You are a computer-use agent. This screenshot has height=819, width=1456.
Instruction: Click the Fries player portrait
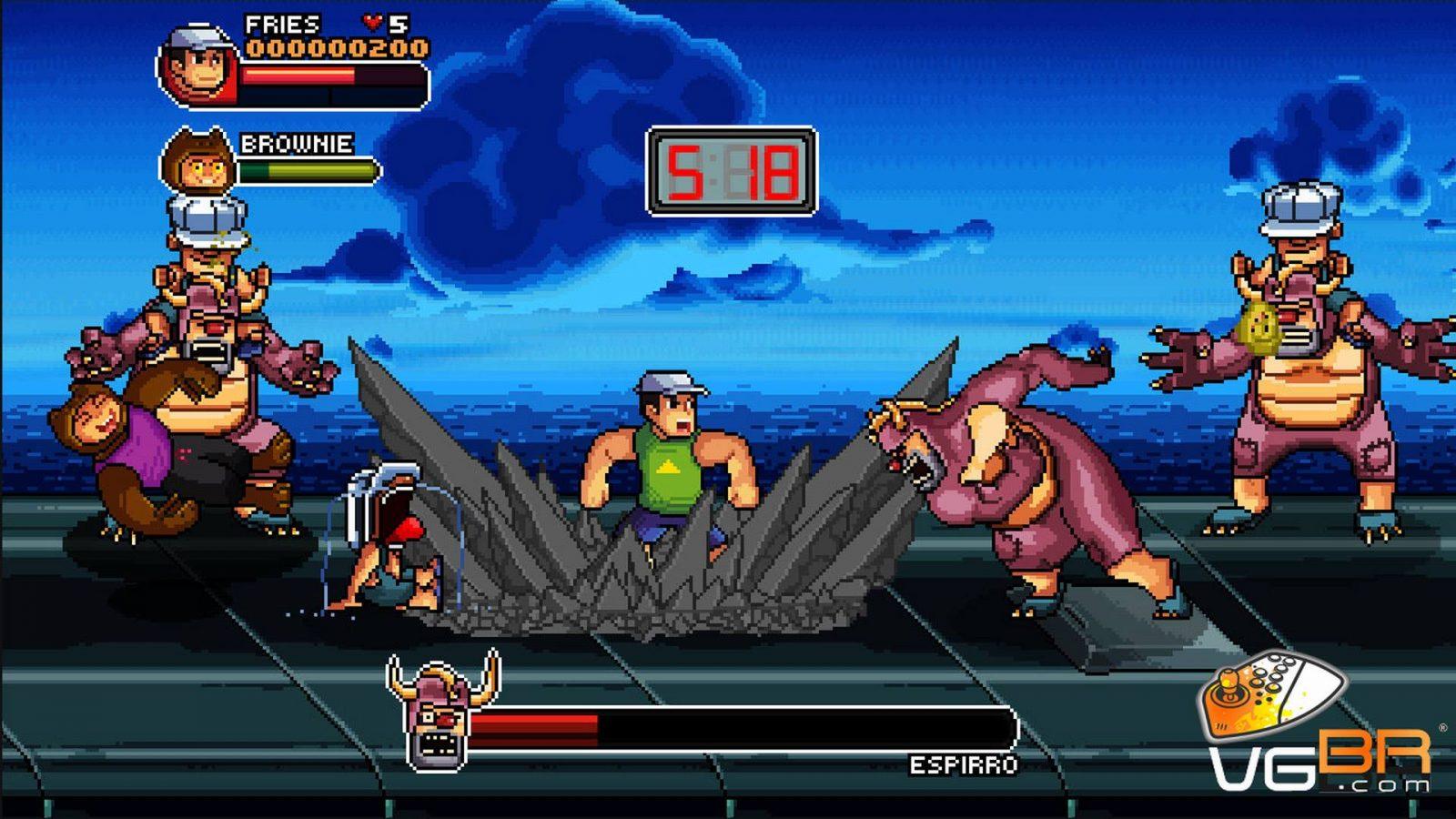(199, 65)
